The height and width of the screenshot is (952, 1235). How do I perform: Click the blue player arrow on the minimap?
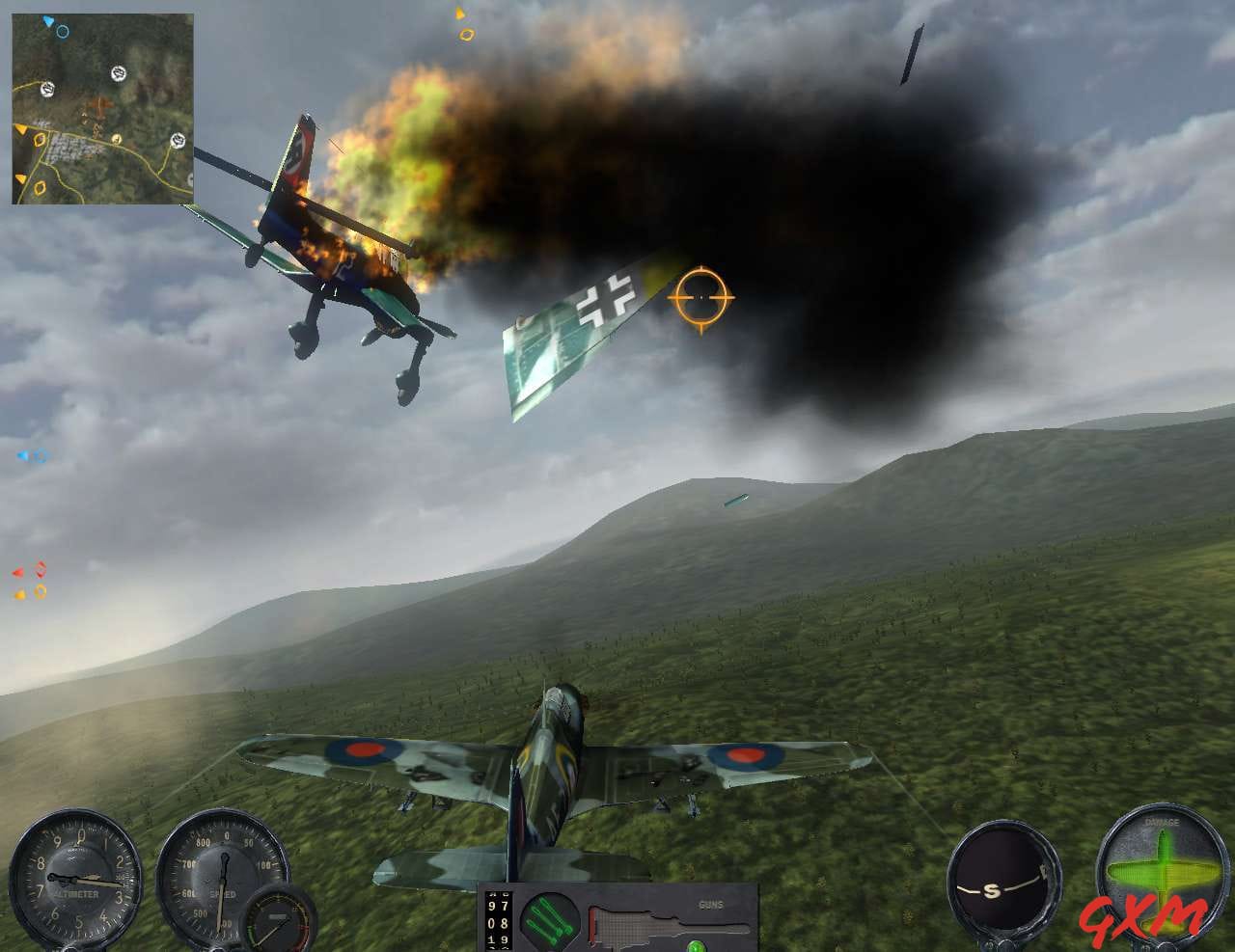click(47, 22)
